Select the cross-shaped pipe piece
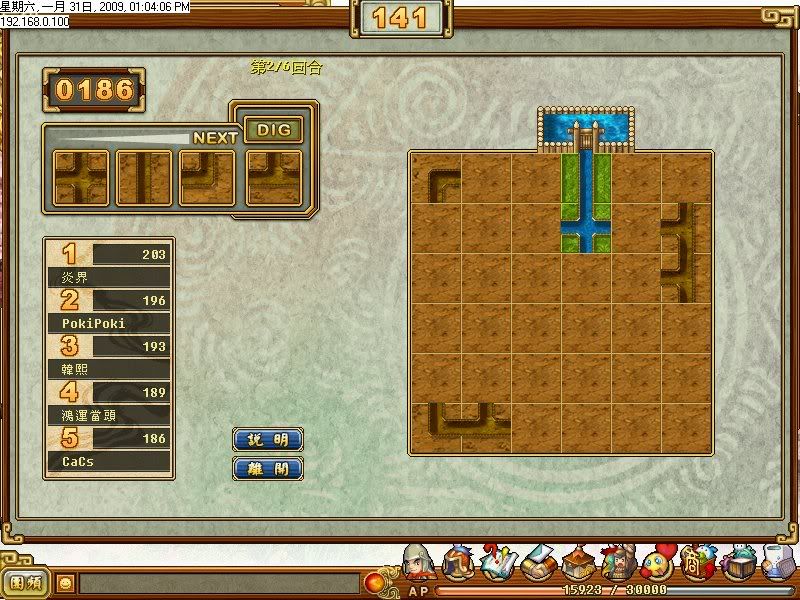800x600 pixels. pos(80,178)
